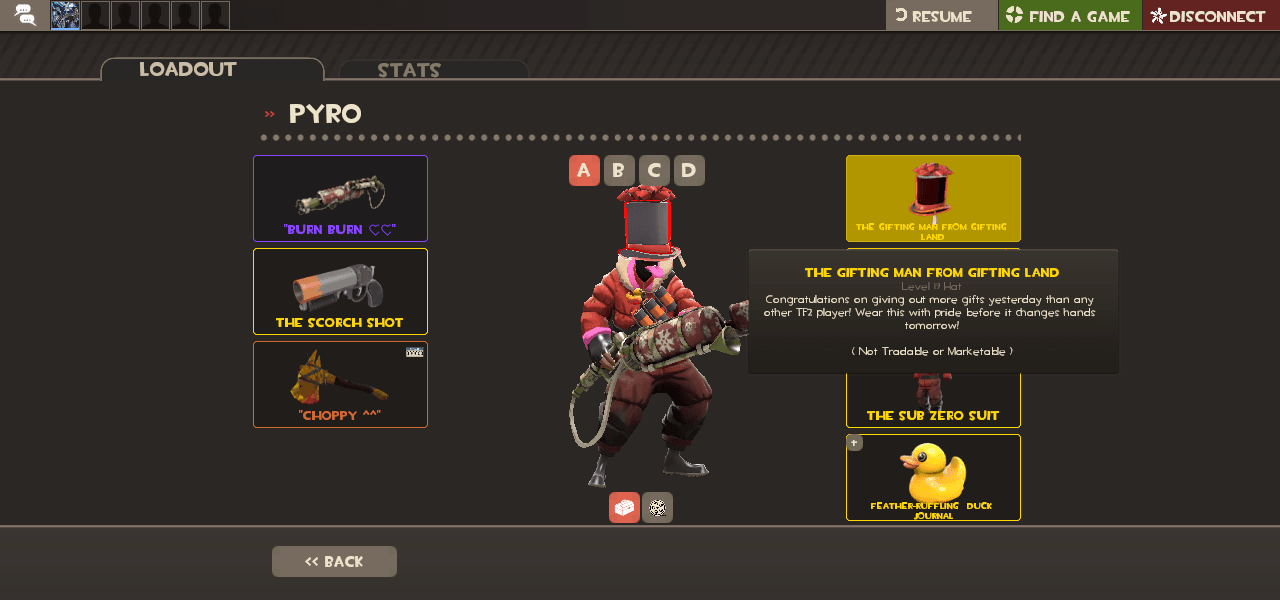Select the red brick item loadout button
1280x600 pixels.
click(624, 507)
